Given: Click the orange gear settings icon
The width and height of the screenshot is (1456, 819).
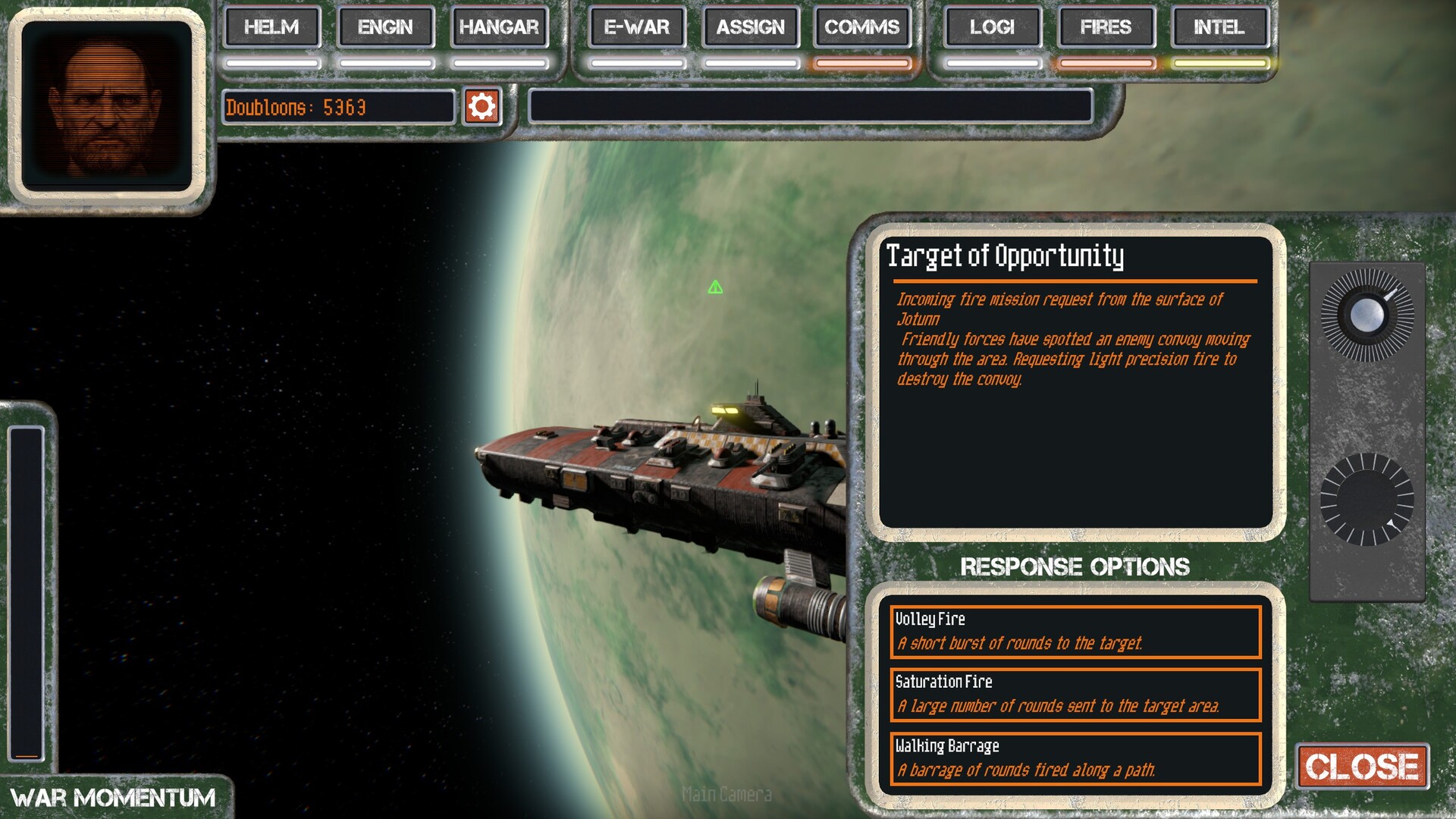Looking at the screenshot, I should pyautogui.click(x=482, y=107).
